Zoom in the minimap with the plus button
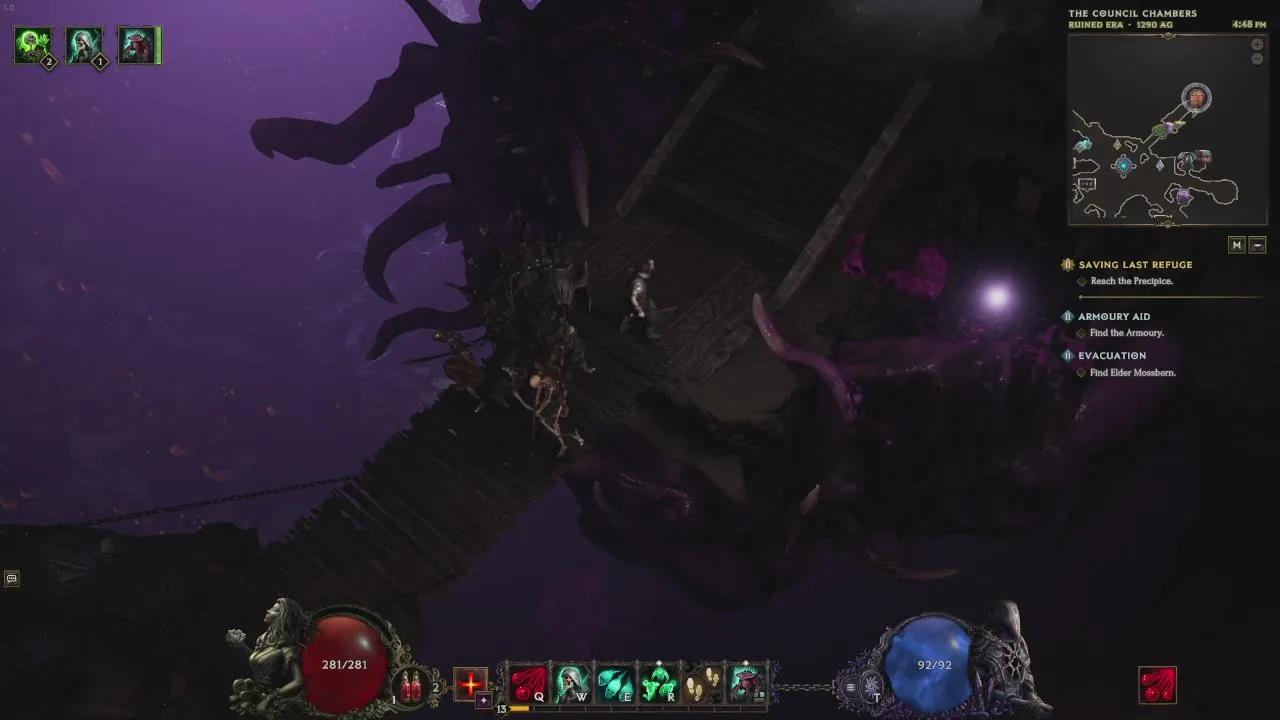 1257,45
